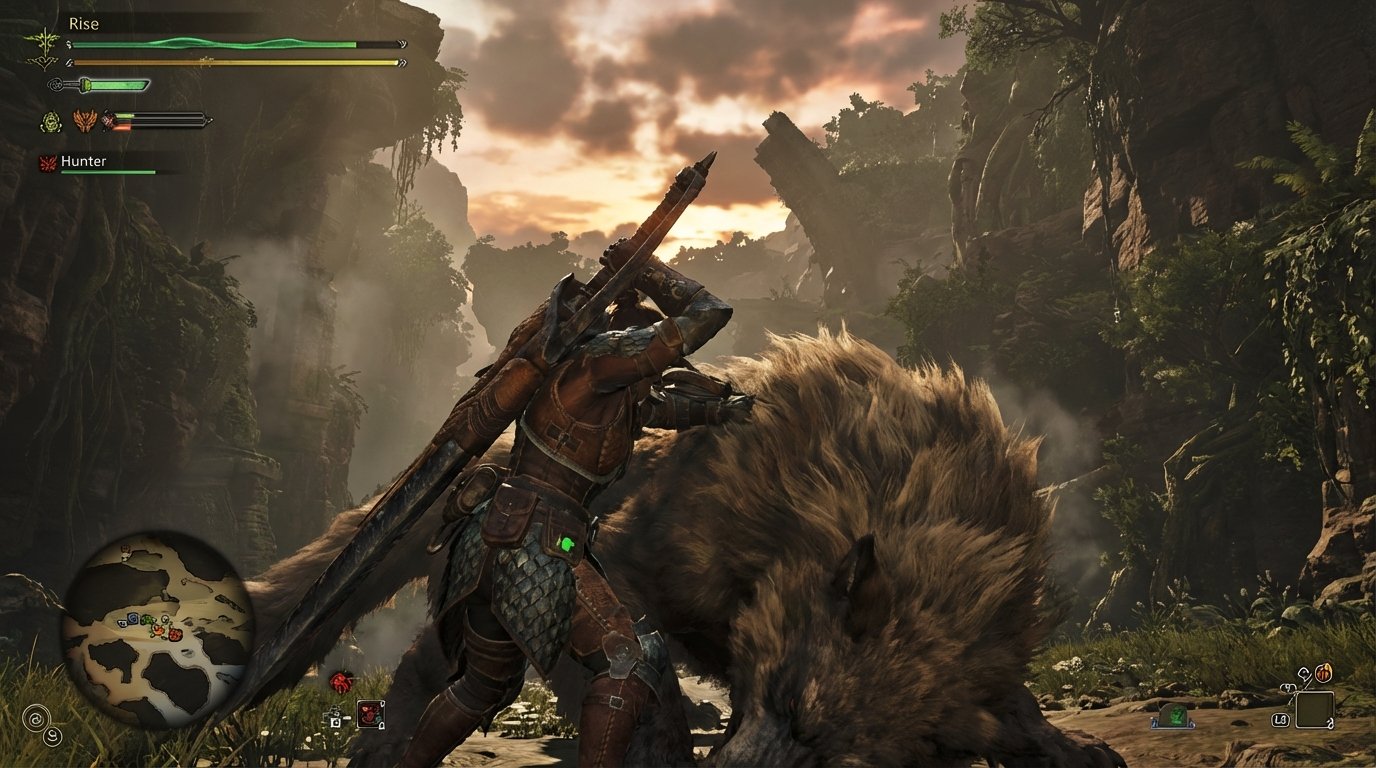The height and width of the screenshot is (768, 1376).
Task: Toggle the compass orientation control below the minimap
Action: [37, 719]
